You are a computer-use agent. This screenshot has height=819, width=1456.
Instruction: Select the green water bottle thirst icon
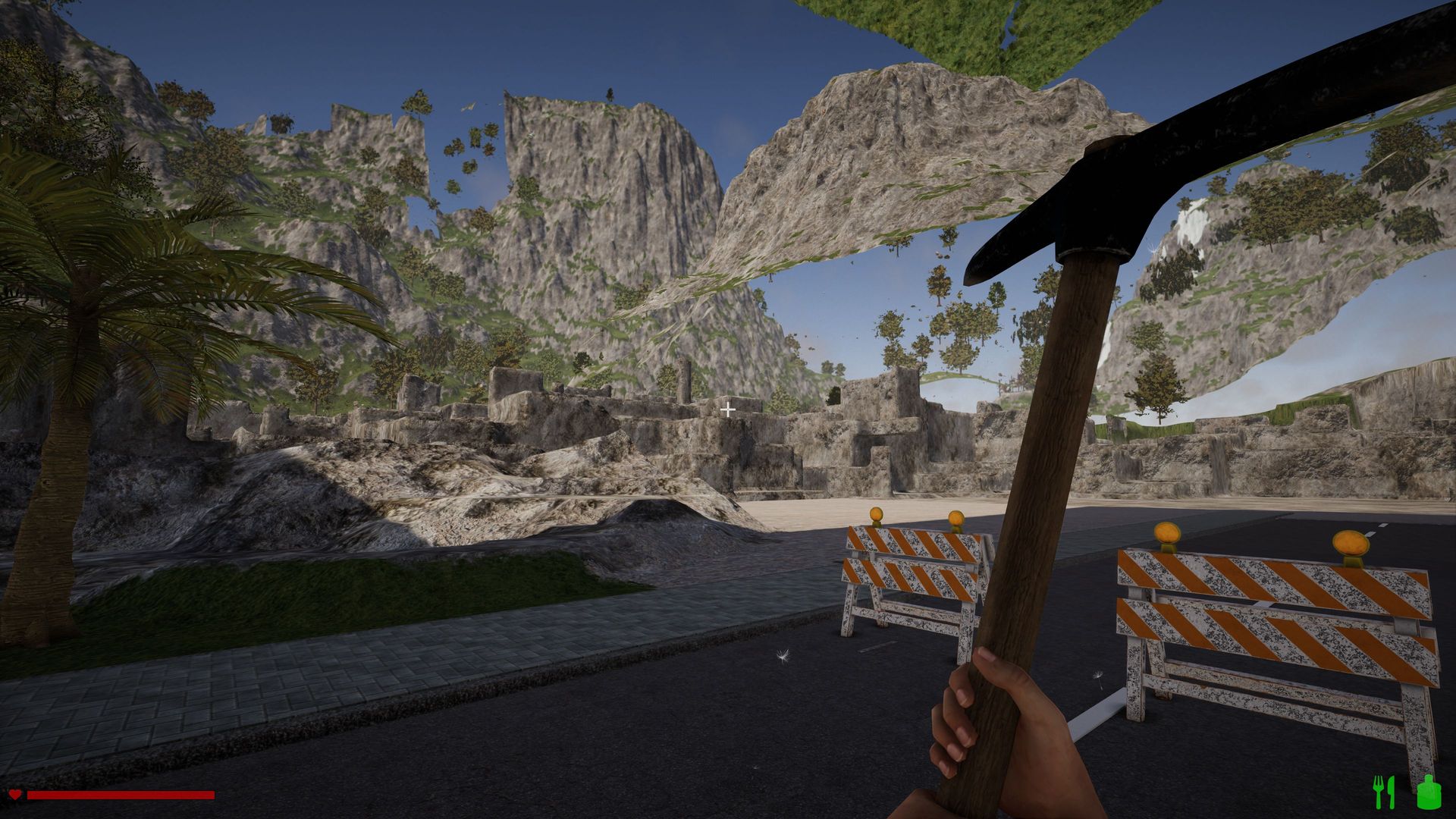click(1428, 792)
